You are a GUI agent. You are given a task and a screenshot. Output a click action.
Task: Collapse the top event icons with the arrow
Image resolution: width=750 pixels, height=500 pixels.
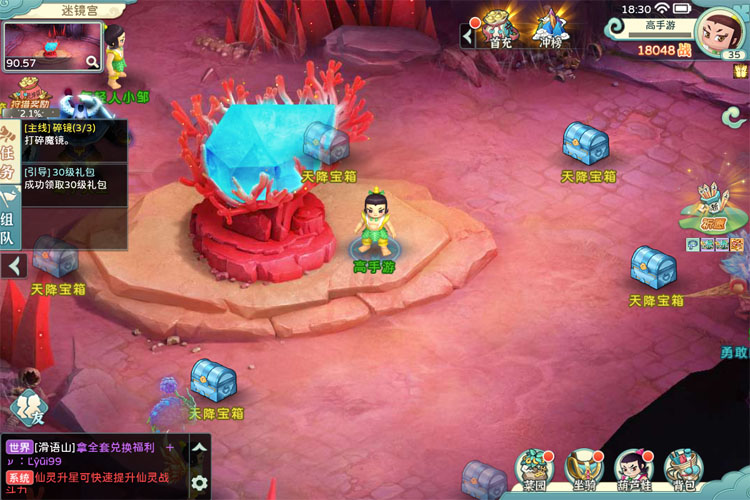(467, 35)
